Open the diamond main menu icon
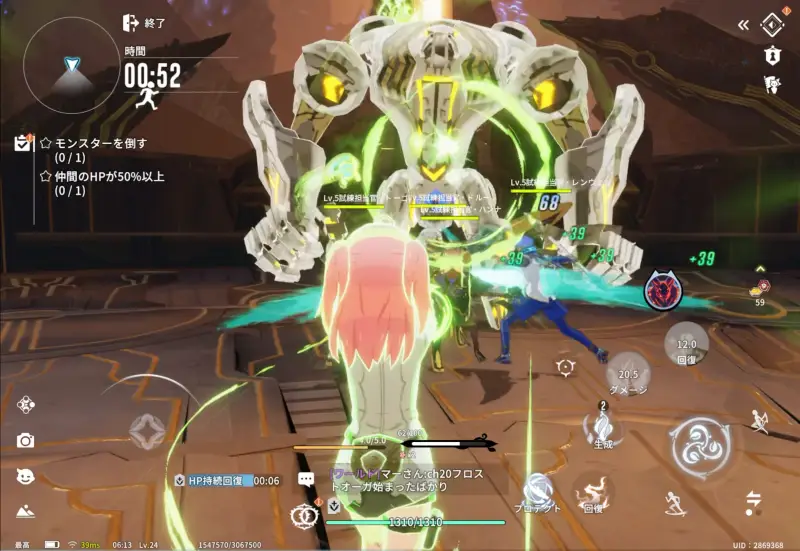 click(x=772, y=23)
